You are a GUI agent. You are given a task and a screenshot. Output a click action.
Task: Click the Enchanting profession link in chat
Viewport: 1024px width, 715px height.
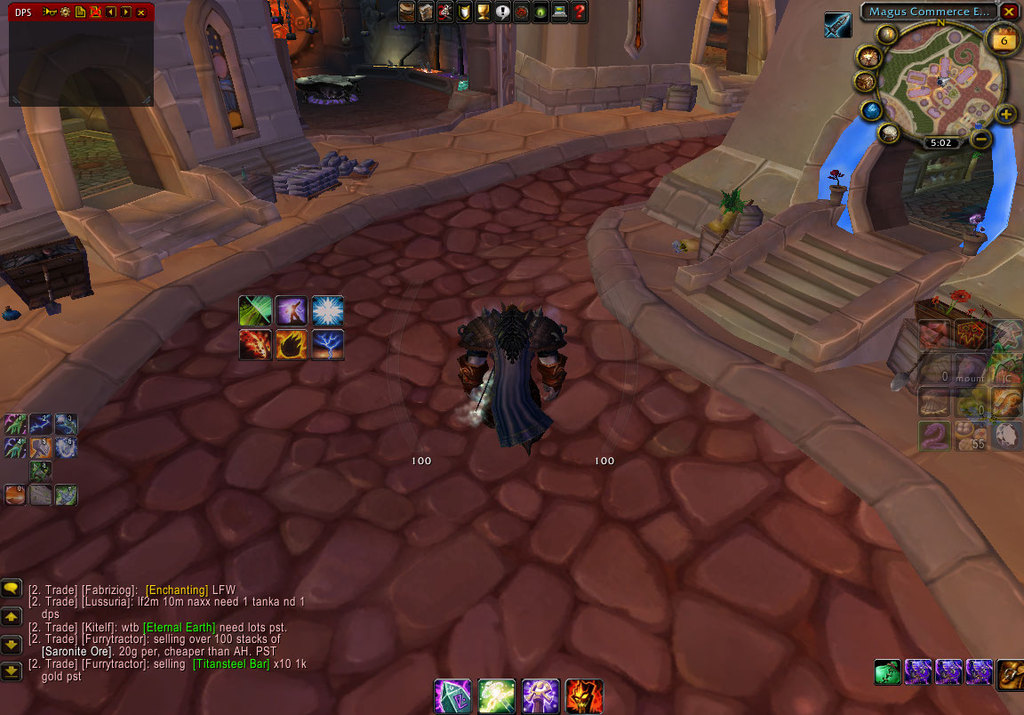click(x=176, y=590)
